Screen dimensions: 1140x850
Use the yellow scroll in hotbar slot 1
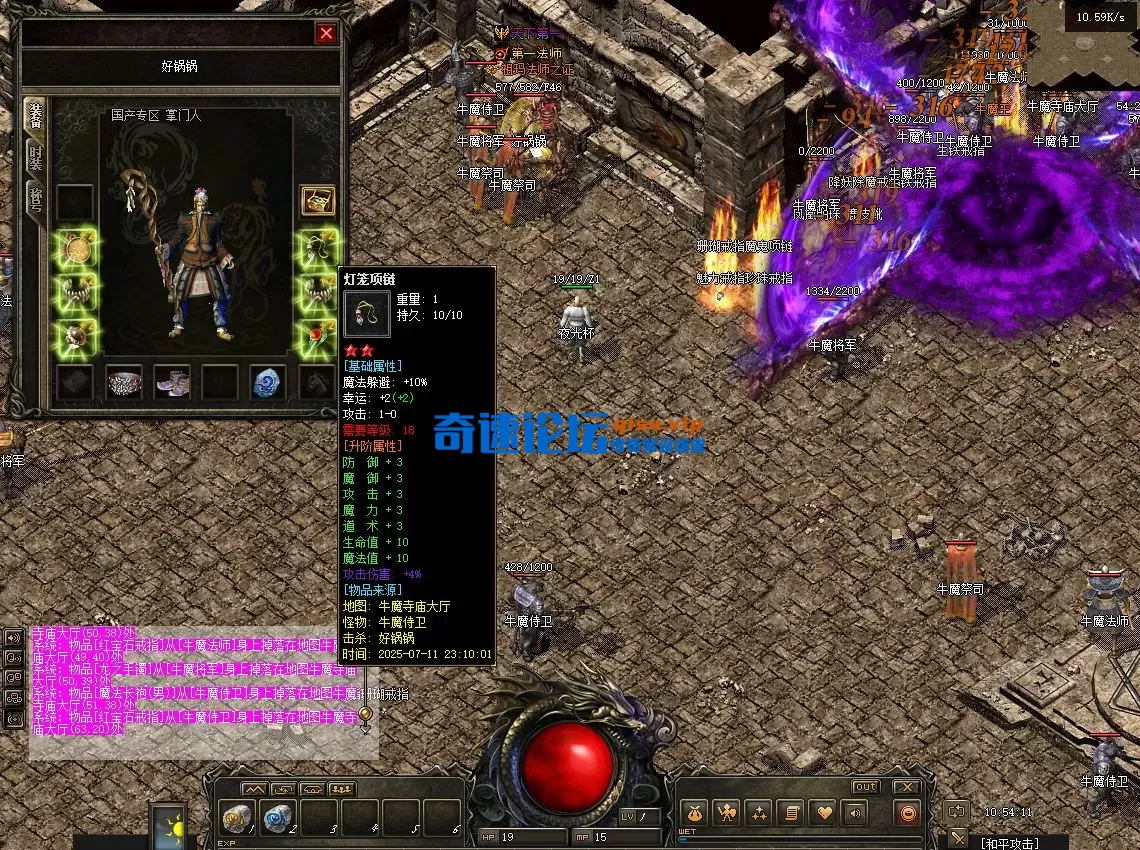(236, 818)
